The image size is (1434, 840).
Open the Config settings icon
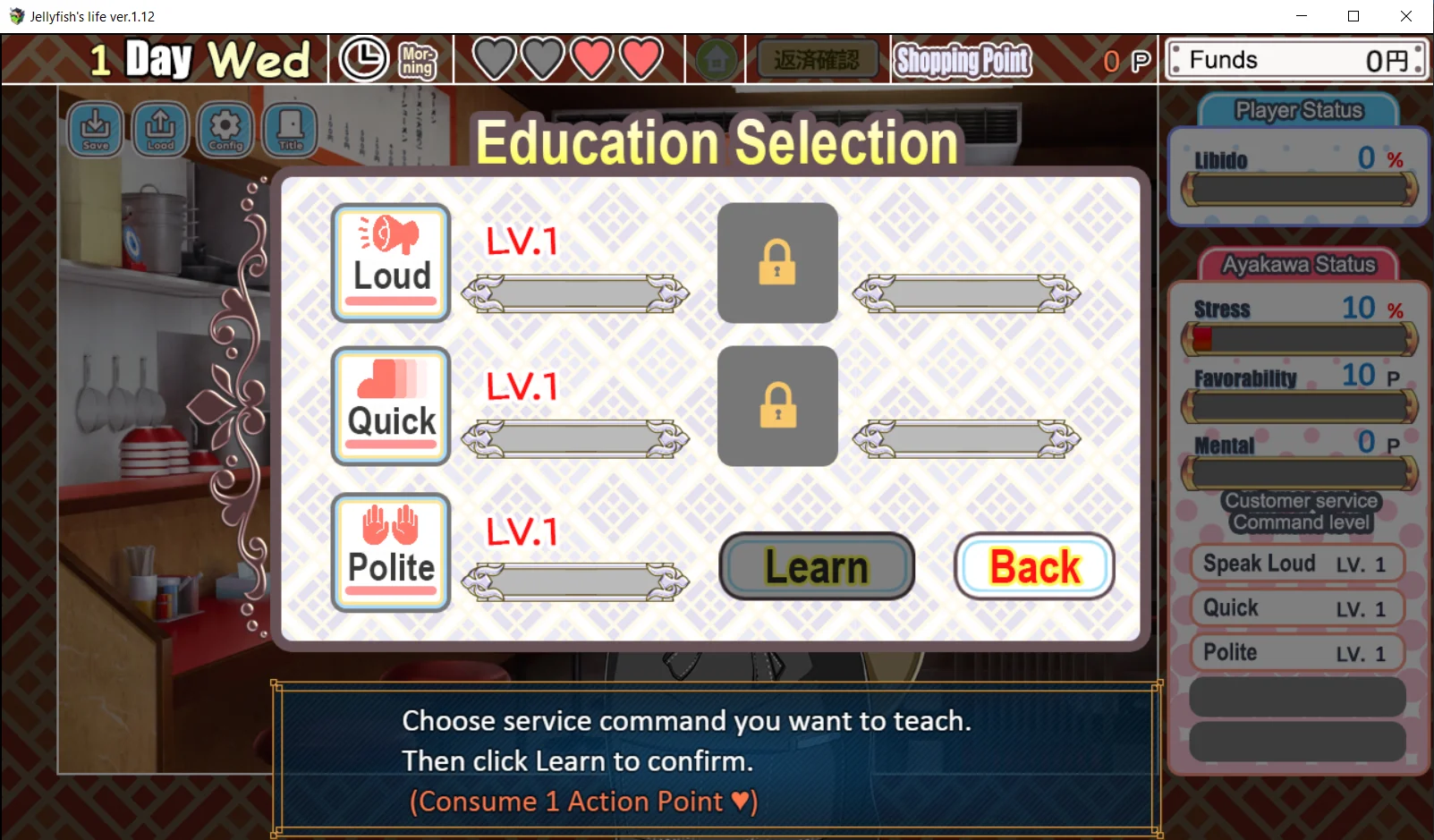tap(225, 129)
